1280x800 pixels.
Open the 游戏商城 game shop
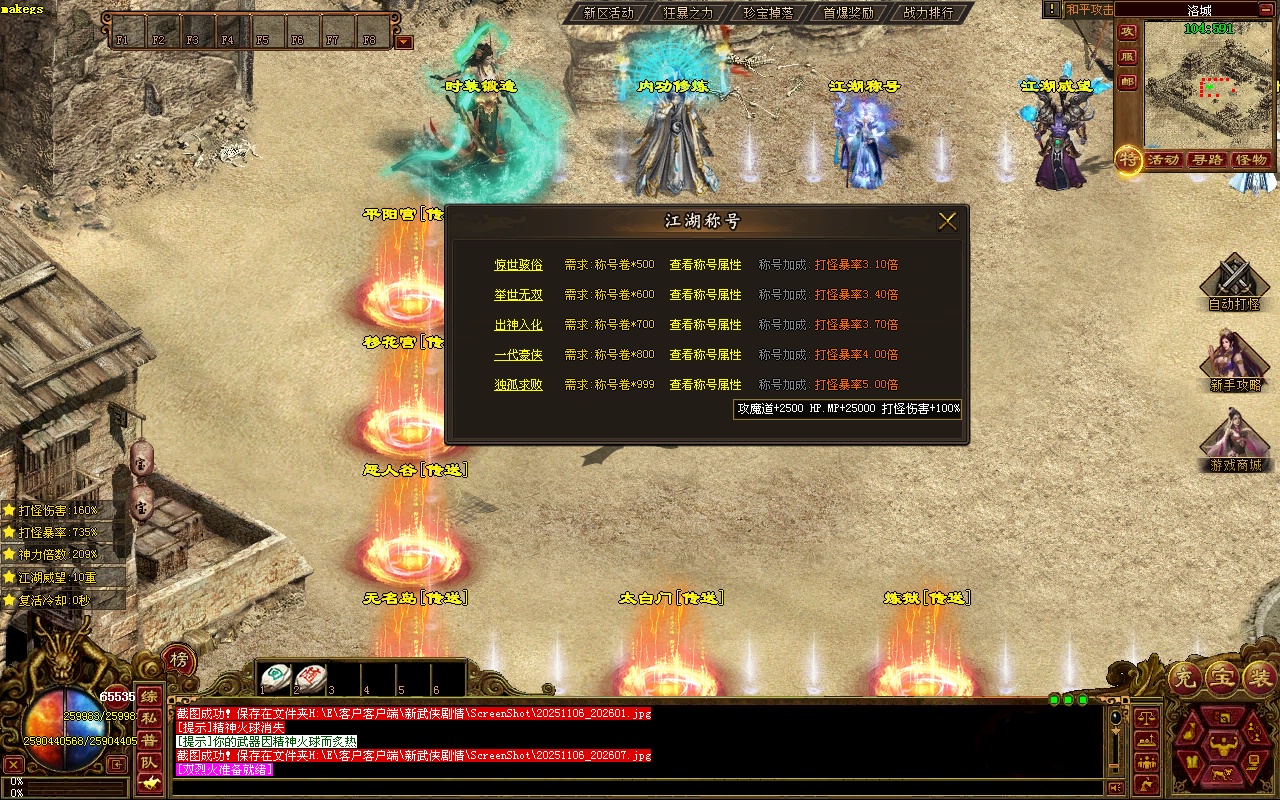1234,440
